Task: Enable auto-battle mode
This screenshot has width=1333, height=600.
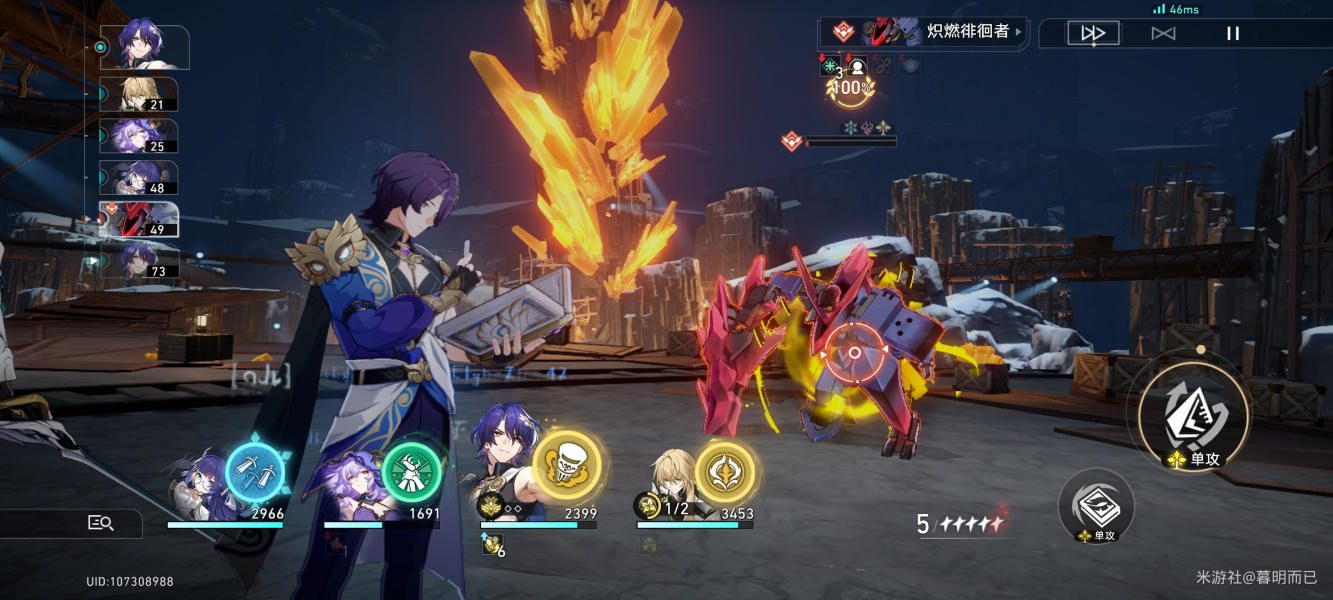Action: [1163, 33]
